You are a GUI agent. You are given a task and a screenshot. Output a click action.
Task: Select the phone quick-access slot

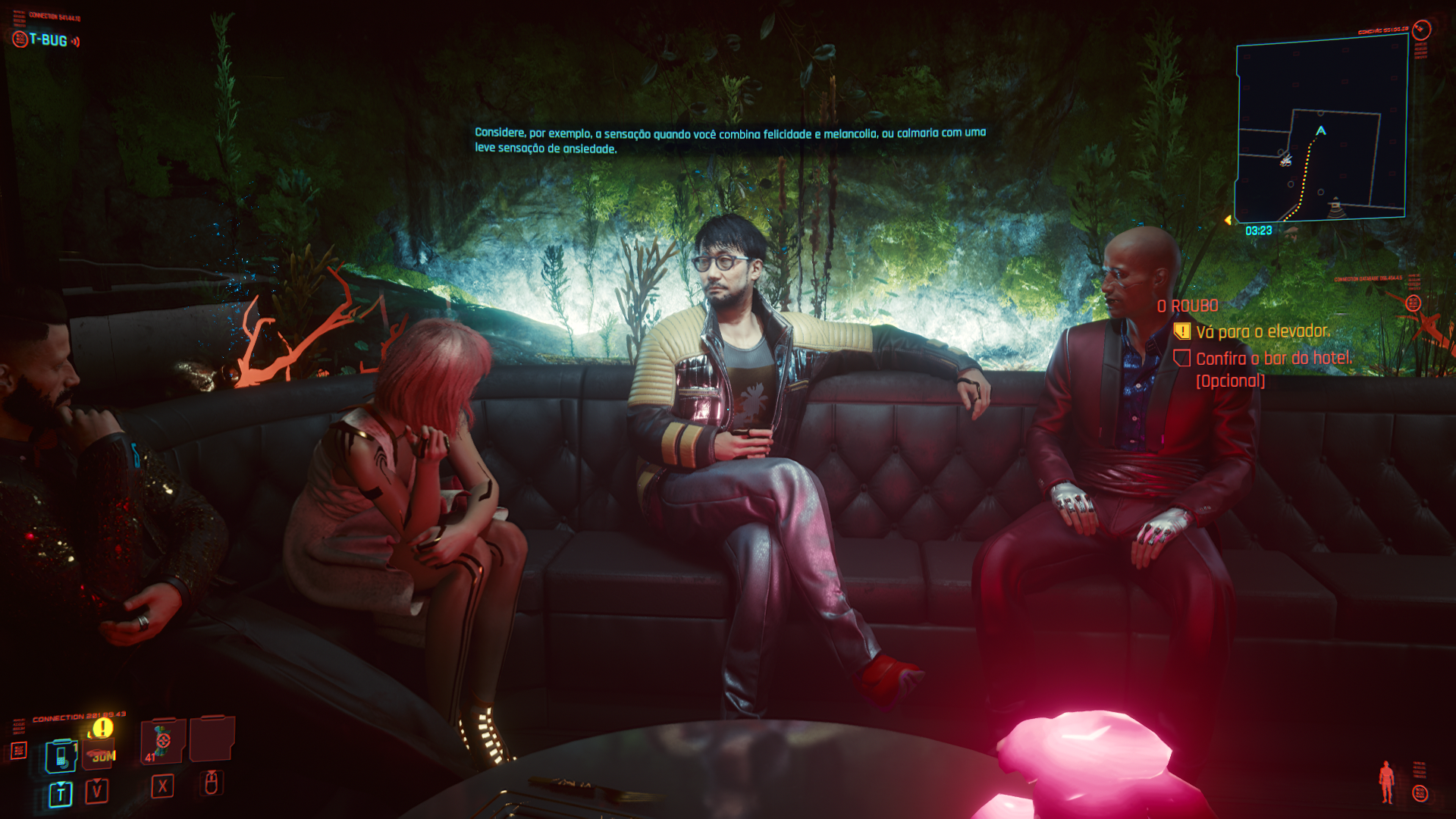click(61, 756)
